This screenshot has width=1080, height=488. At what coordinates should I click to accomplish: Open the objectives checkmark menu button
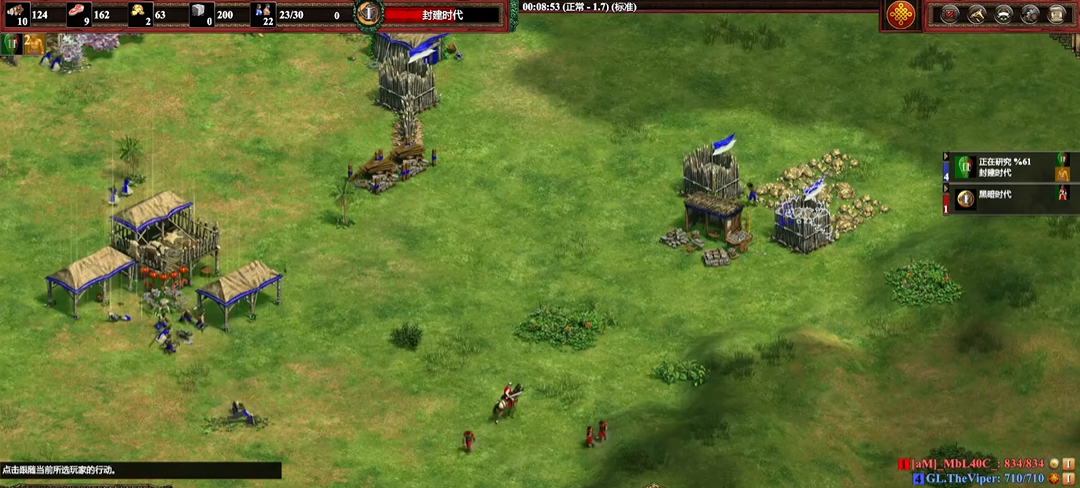tap(949, 14)
